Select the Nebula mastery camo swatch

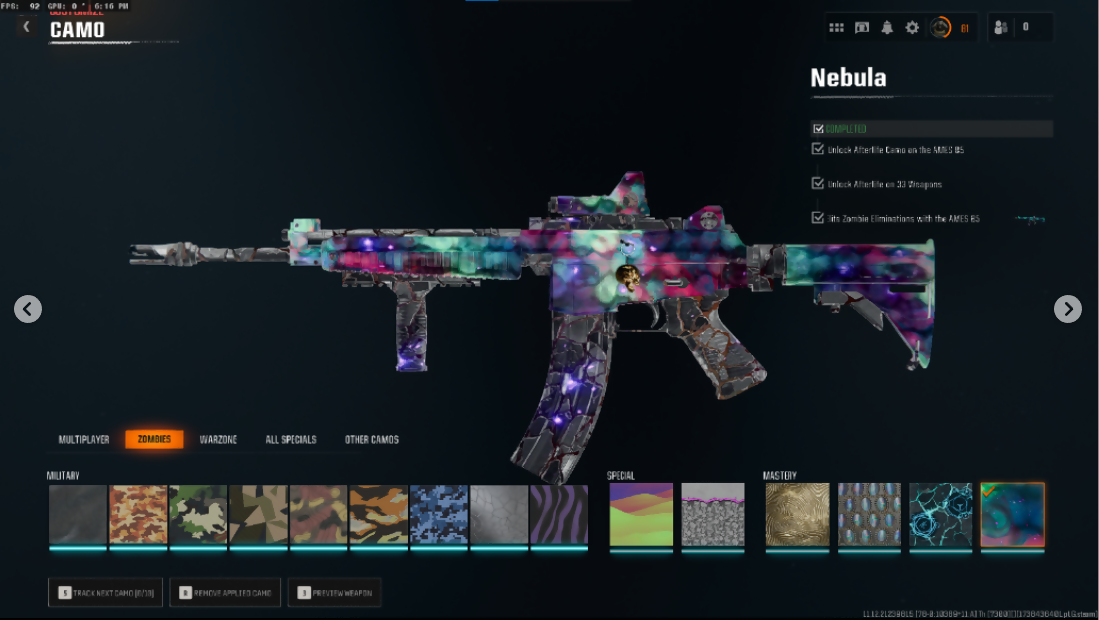point(1012,515)
